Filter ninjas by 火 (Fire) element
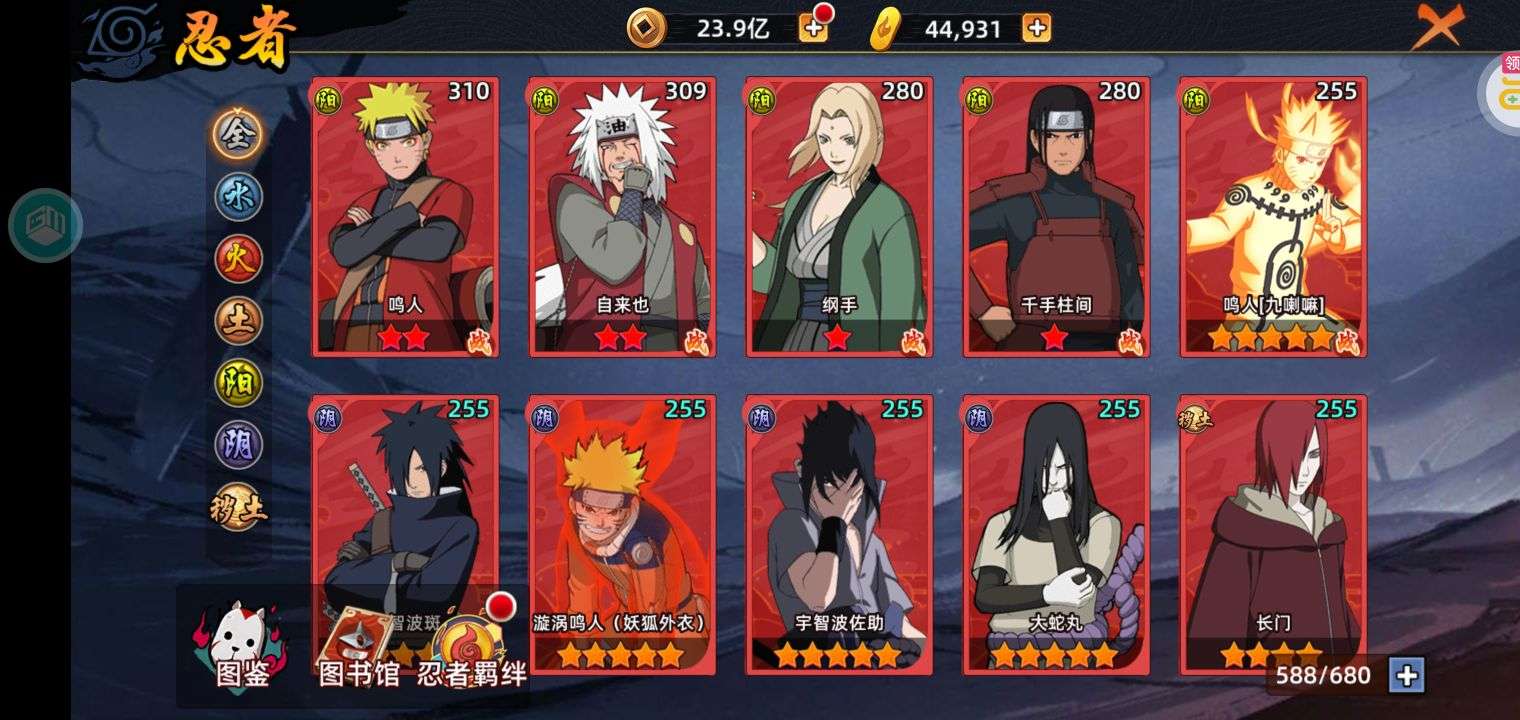 coord(238,258)
